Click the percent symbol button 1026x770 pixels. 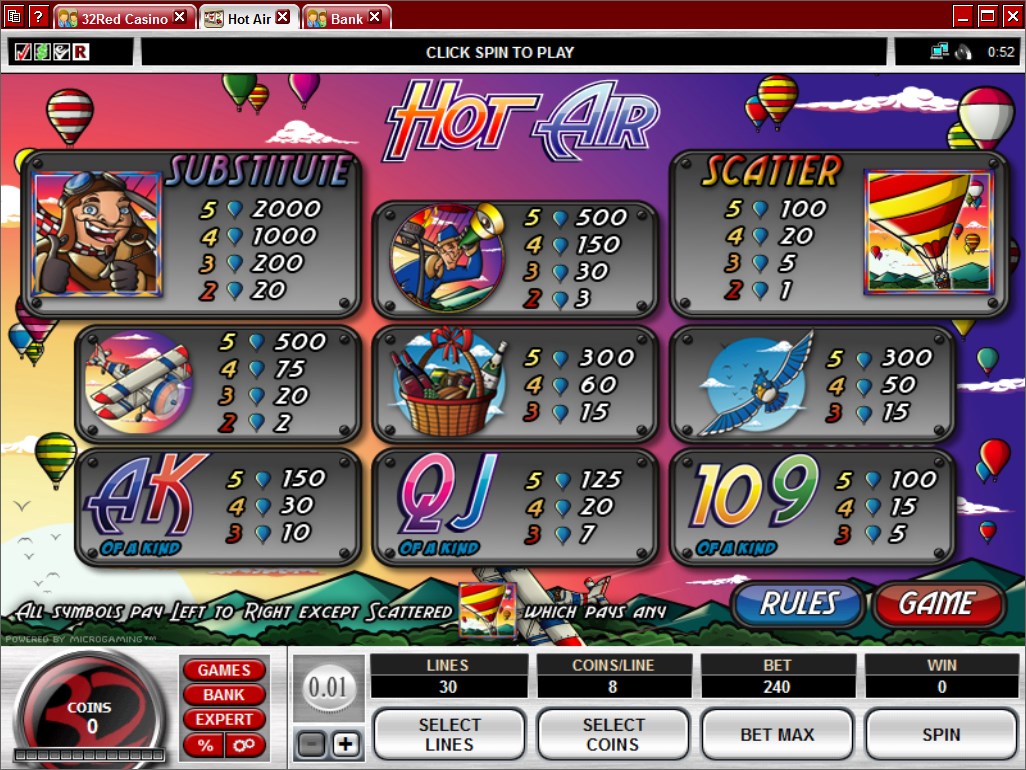point(205,745)
